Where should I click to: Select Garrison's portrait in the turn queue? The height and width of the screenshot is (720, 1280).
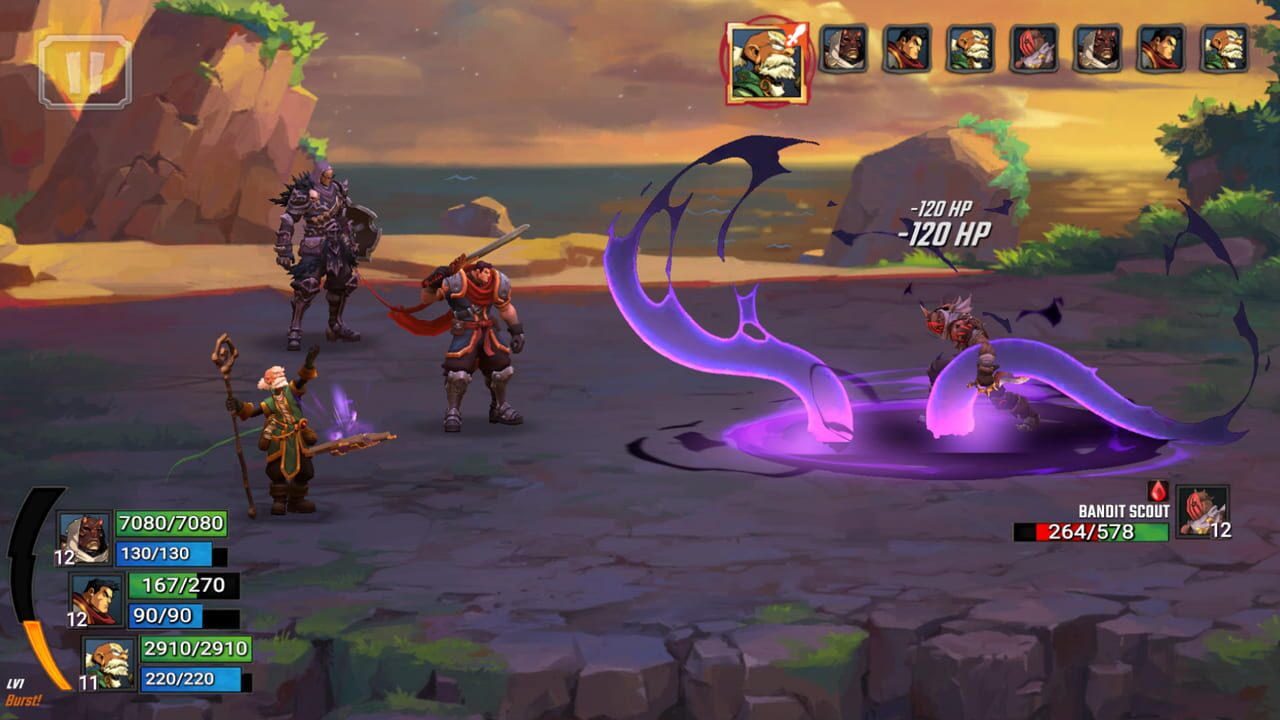point(909,48)
